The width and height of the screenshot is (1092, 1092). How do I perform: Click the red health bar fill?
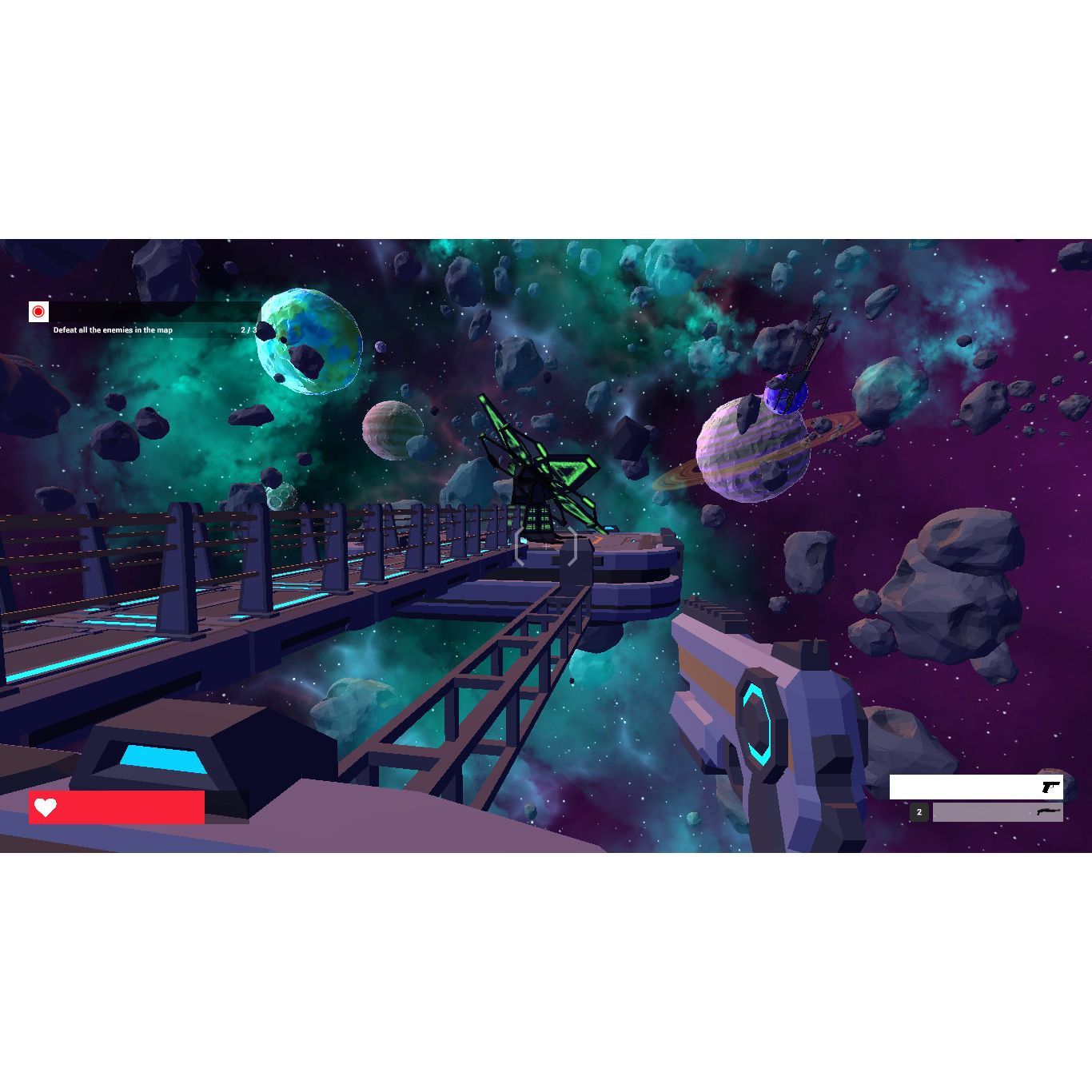[128, 807]
